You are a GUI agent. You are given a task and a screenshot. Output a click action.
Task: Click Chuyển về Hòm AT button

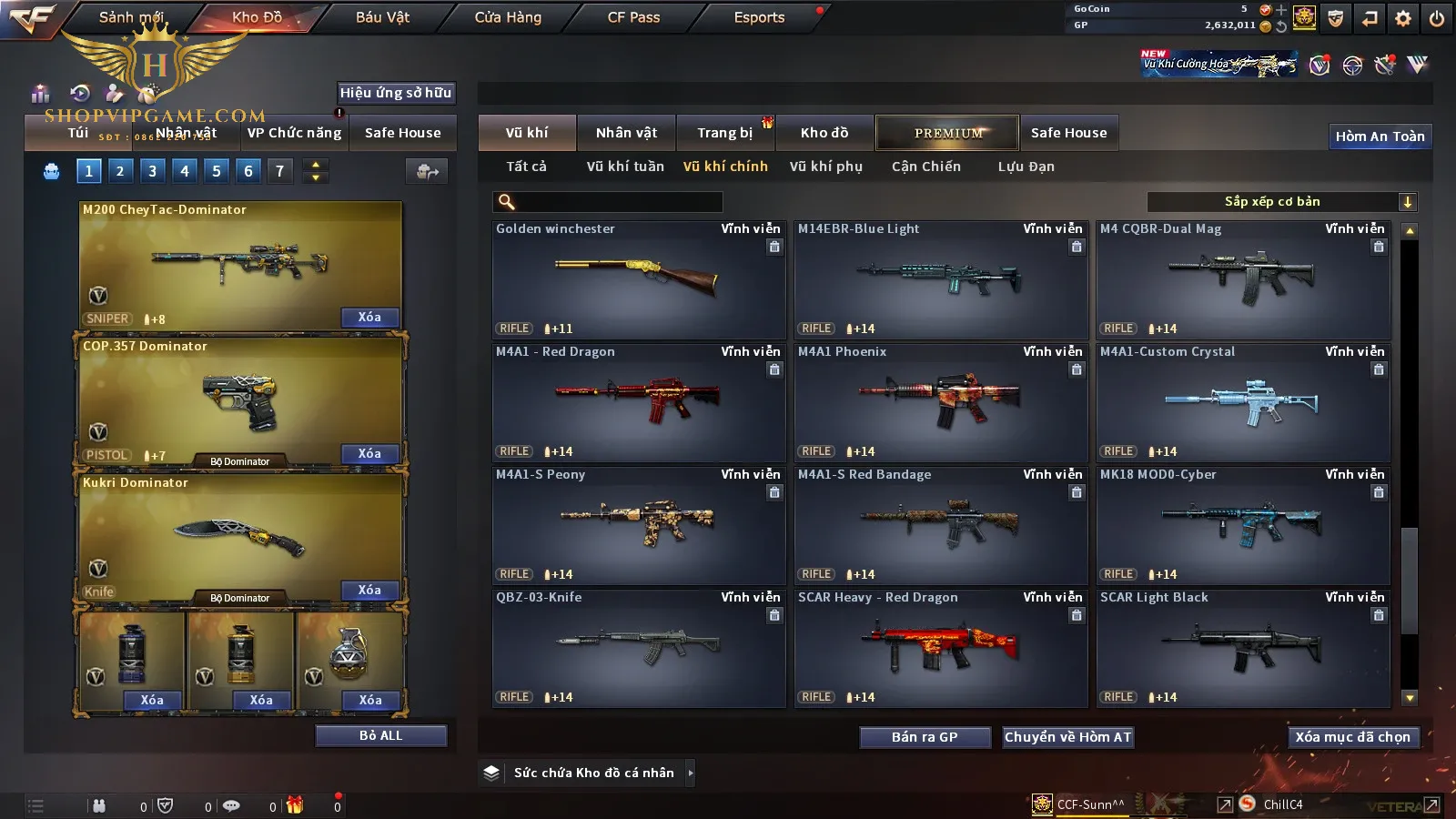point(1067,737)
